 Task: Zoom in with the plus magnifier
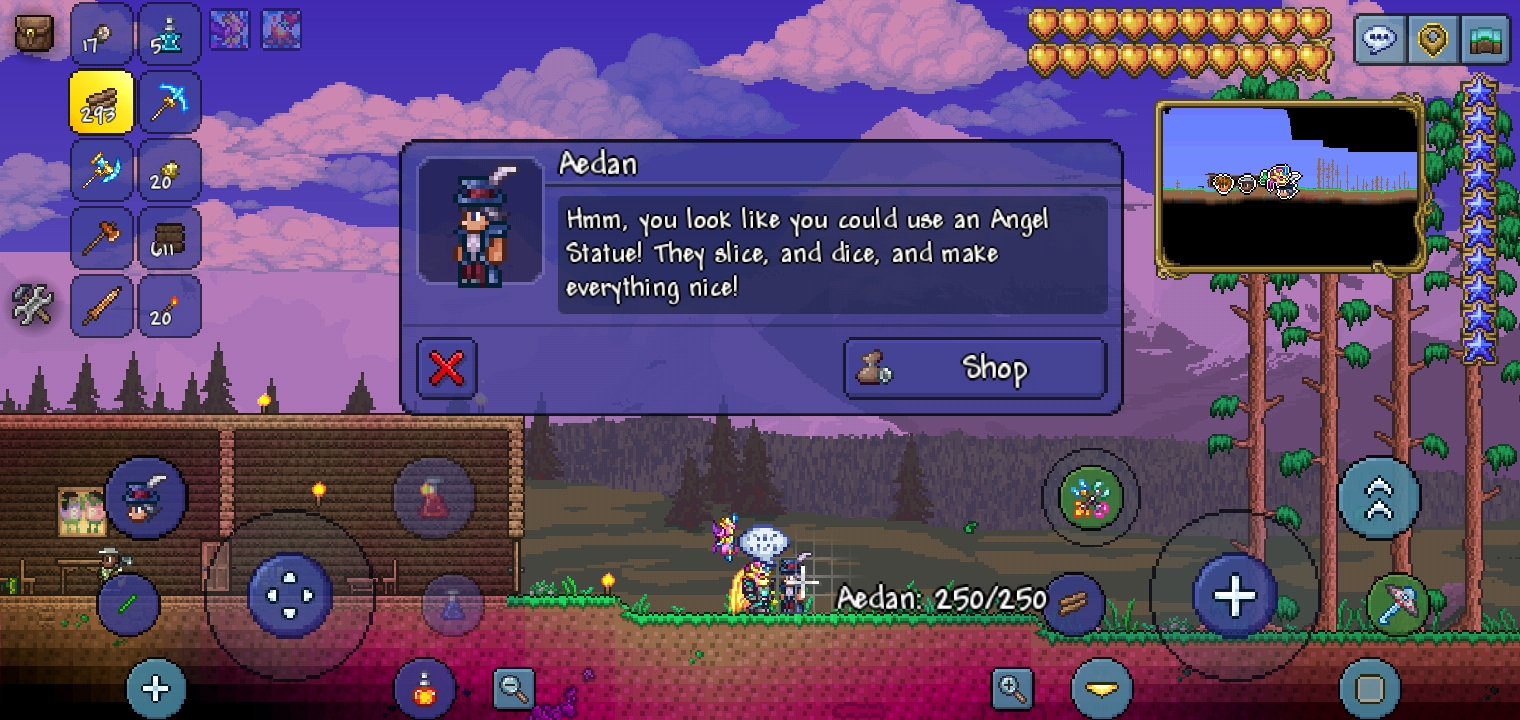point(1012,688)
